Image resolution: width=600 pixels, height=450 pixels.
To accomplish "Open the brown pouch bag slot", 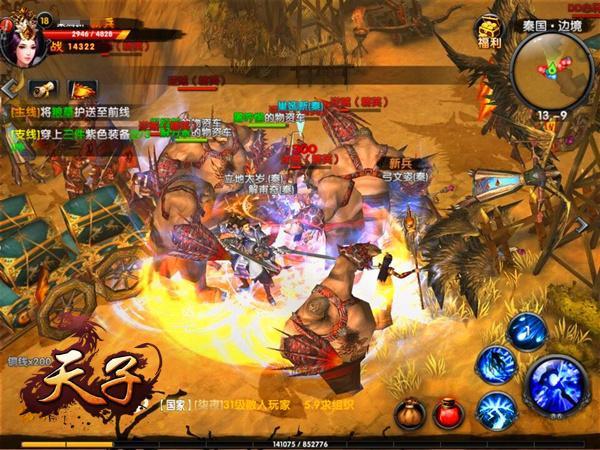I will click(x=410, y=413).
